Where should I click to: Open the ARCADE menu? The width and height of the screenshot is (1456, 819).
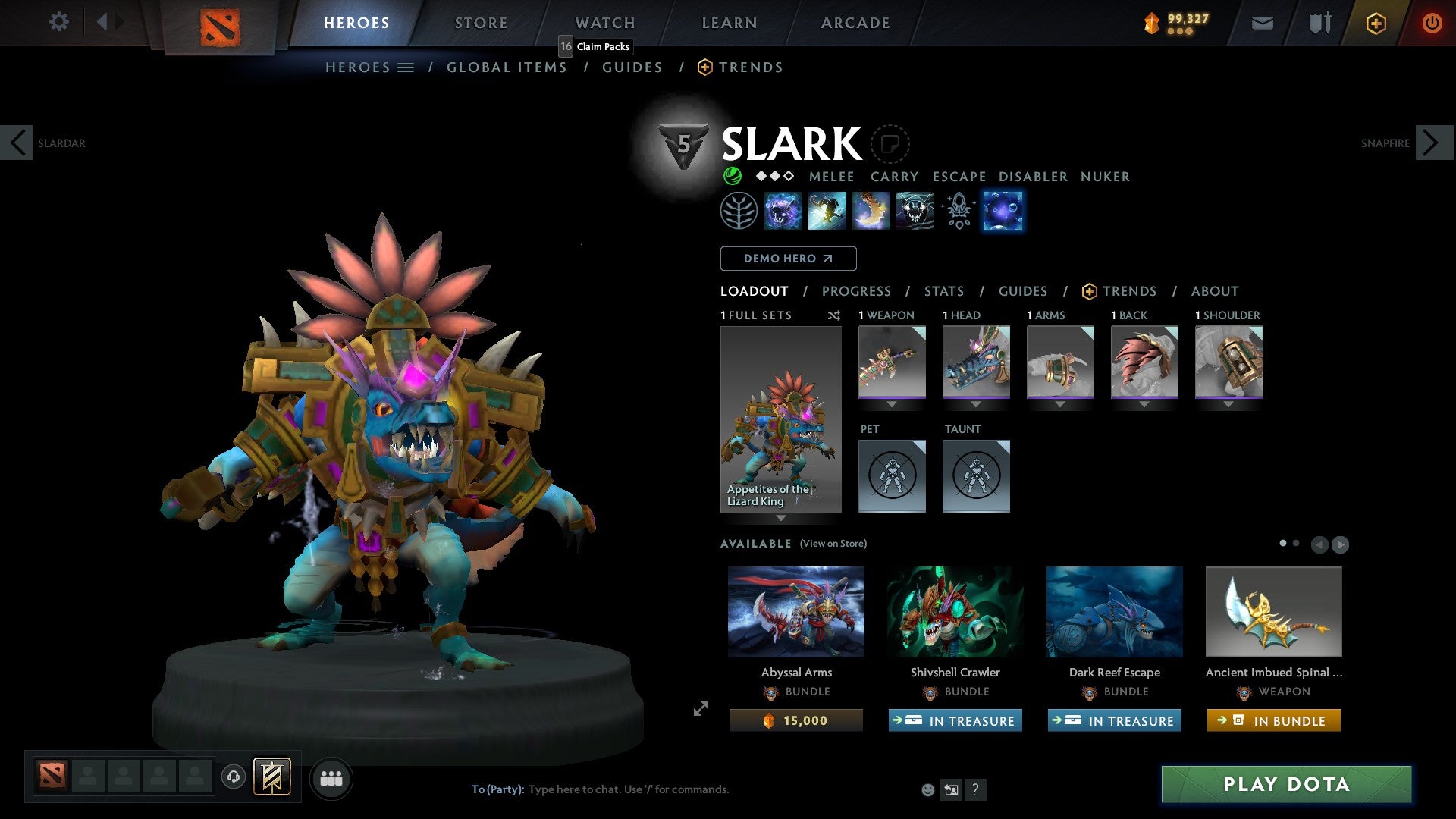tap(855, 23)
